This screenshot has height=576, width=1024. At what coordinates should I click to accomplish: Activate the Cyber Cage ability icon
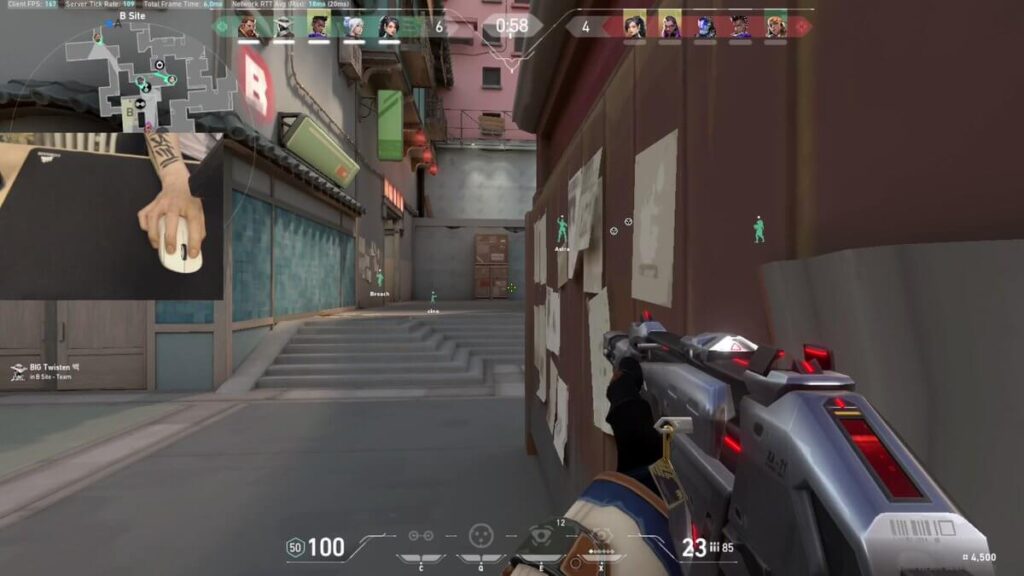pyautogui.click(x=481, y=536)
